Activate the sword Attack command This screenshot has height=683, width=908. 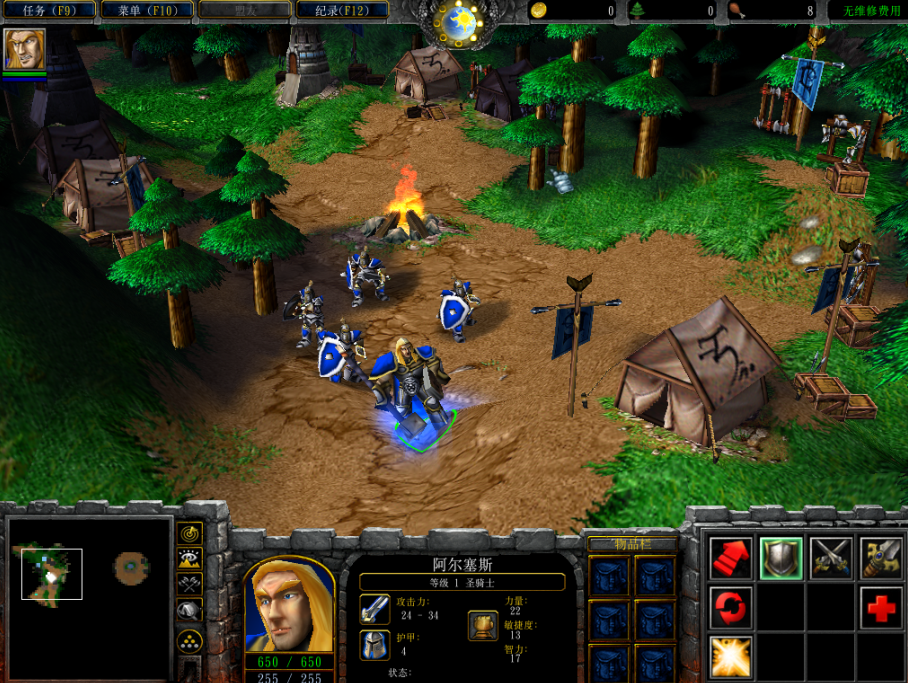(881, 557)
